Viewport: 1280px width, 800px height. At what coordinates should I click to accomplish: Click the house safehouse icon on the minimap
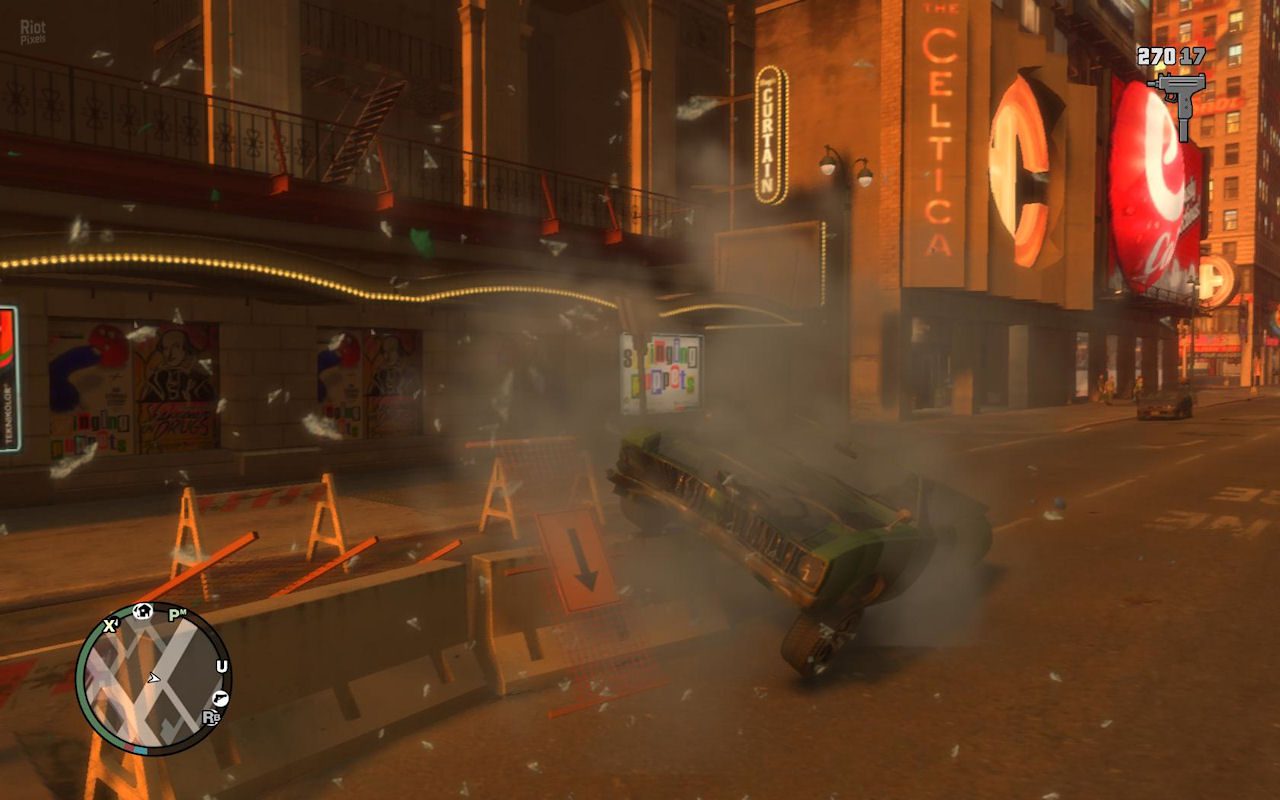coord(143,611)
